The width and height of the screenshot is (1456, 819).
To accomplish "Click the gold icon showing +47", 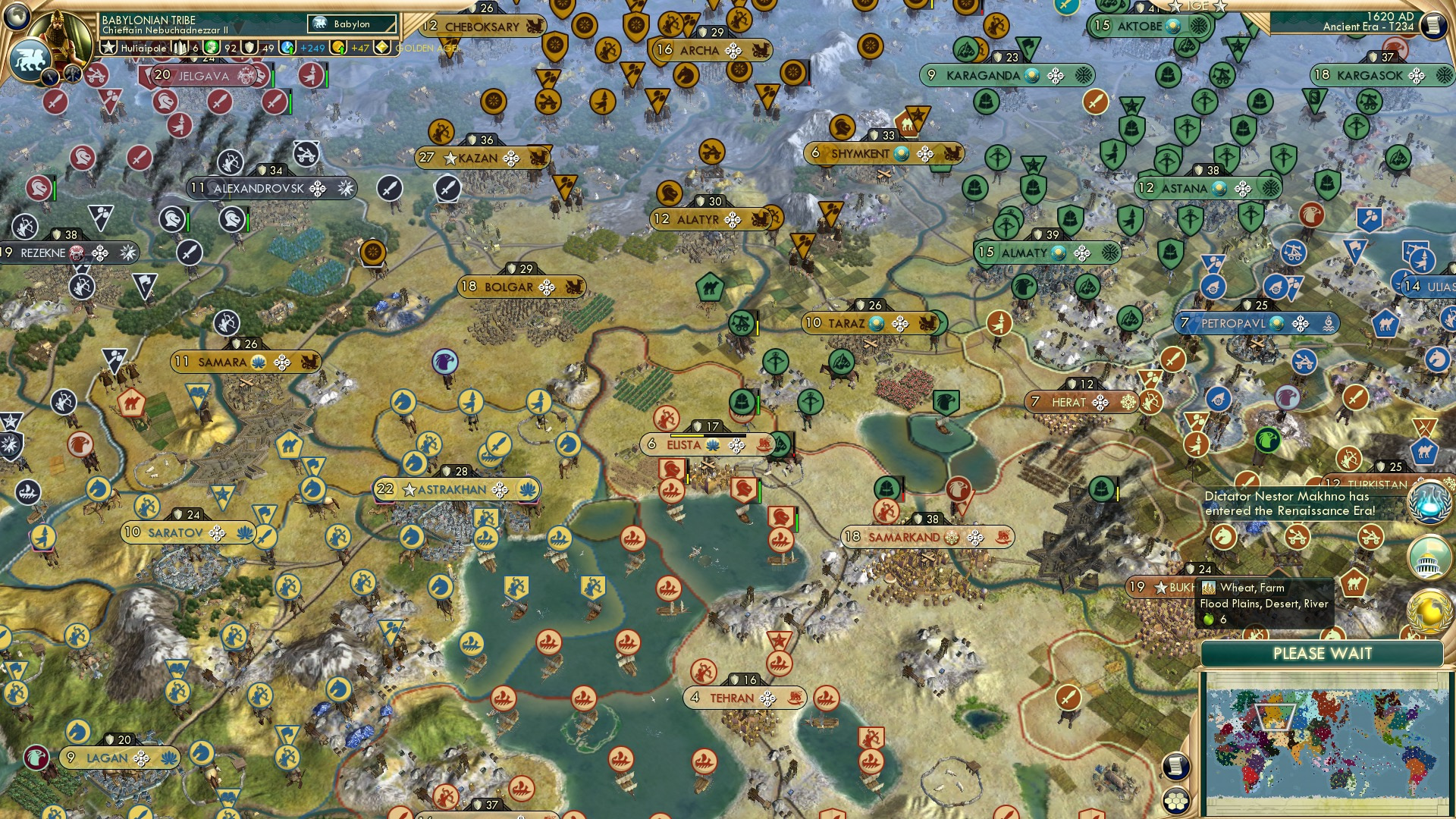I will pyautogui.click(x=338, y=49).
